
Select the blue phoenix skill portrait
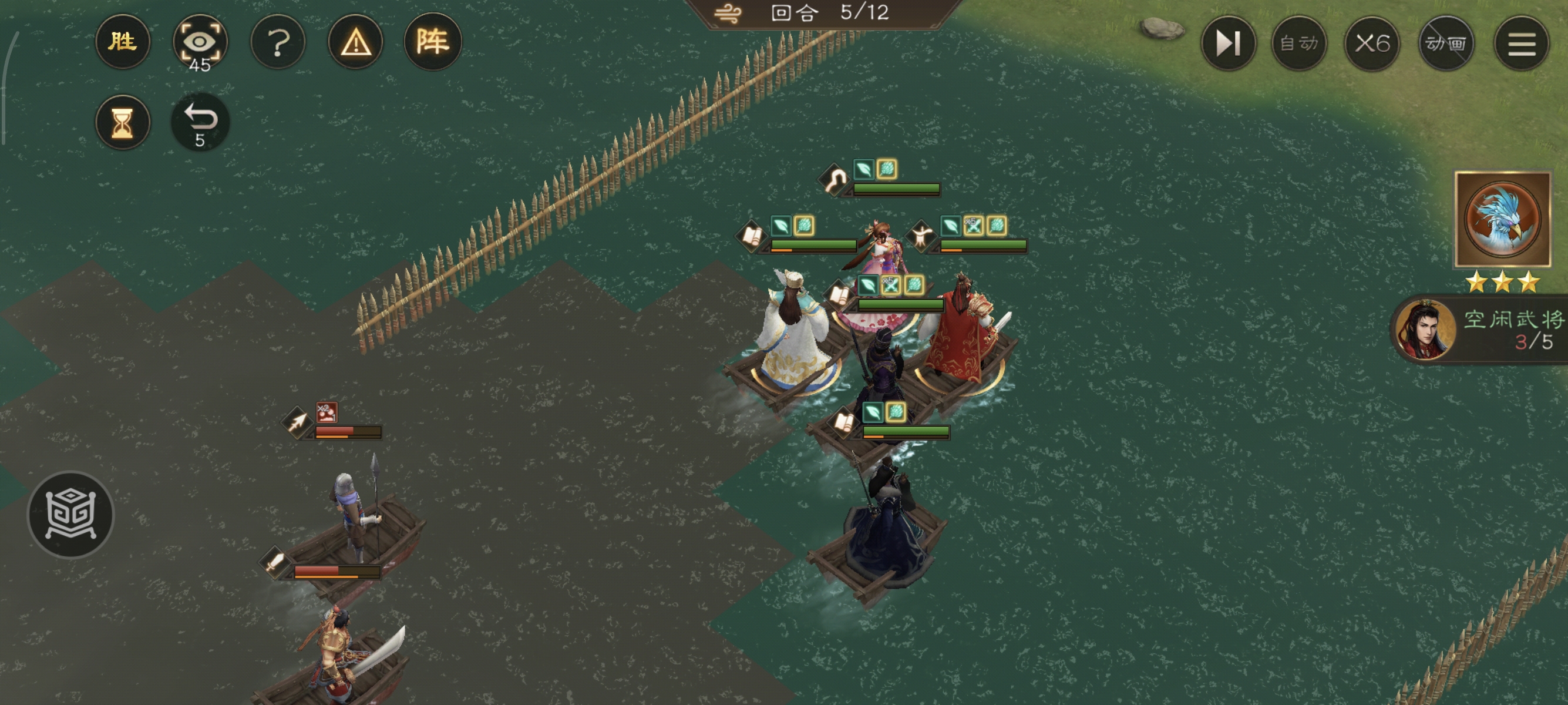point(1502,219)
